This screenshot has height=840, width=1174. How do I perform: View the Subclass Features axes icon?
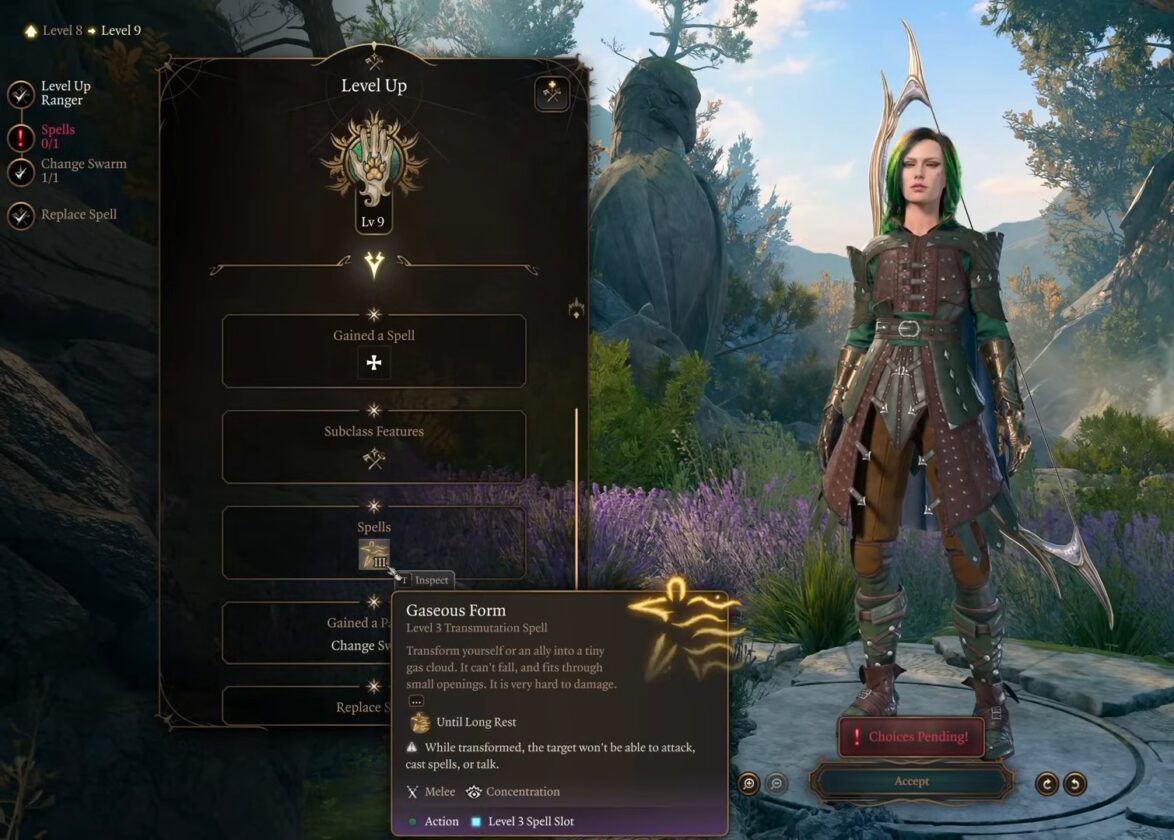[374, 459]
